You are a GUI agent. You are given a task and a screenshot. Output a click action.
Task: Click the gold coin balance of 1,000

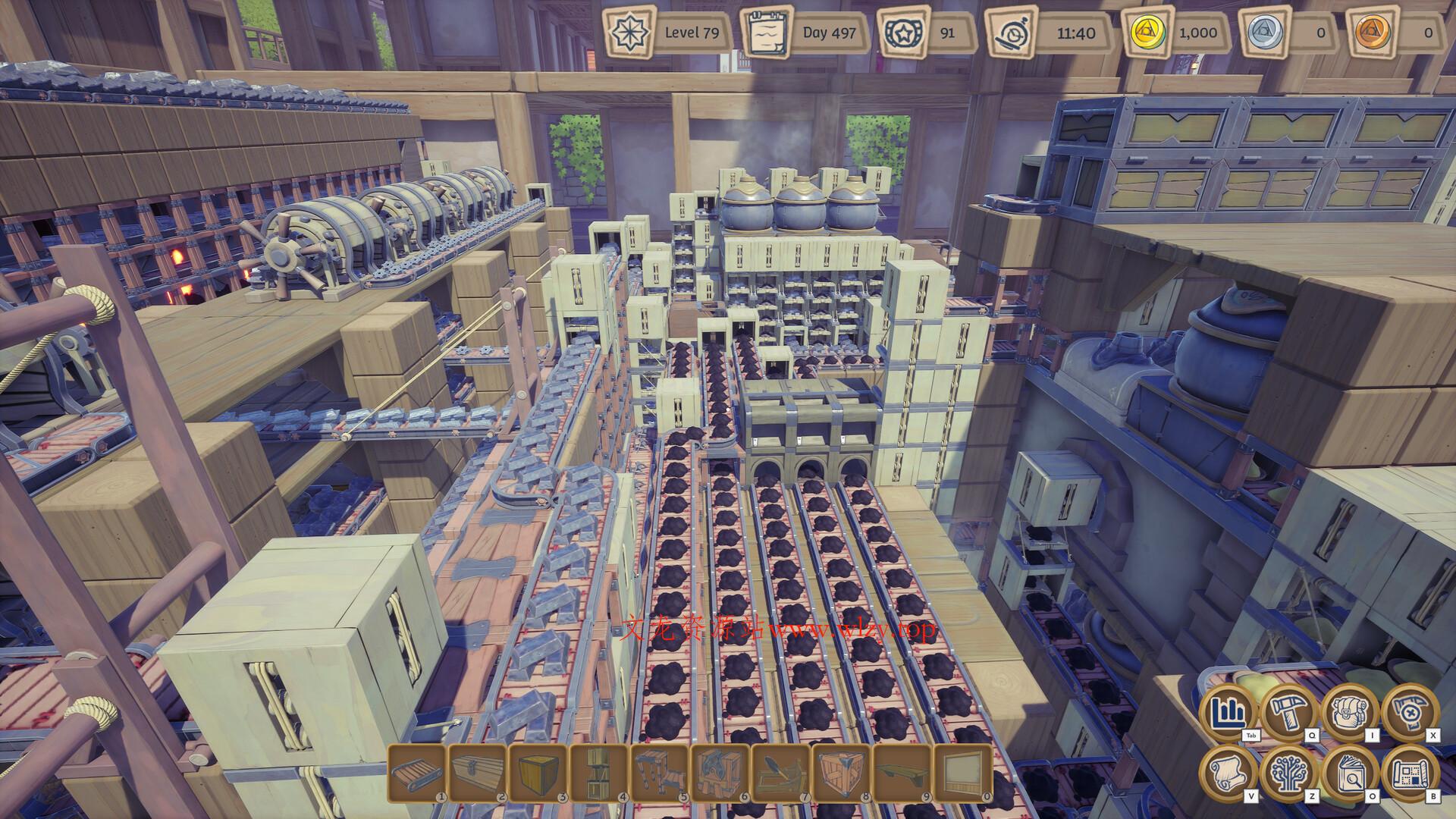(1147, 33)
